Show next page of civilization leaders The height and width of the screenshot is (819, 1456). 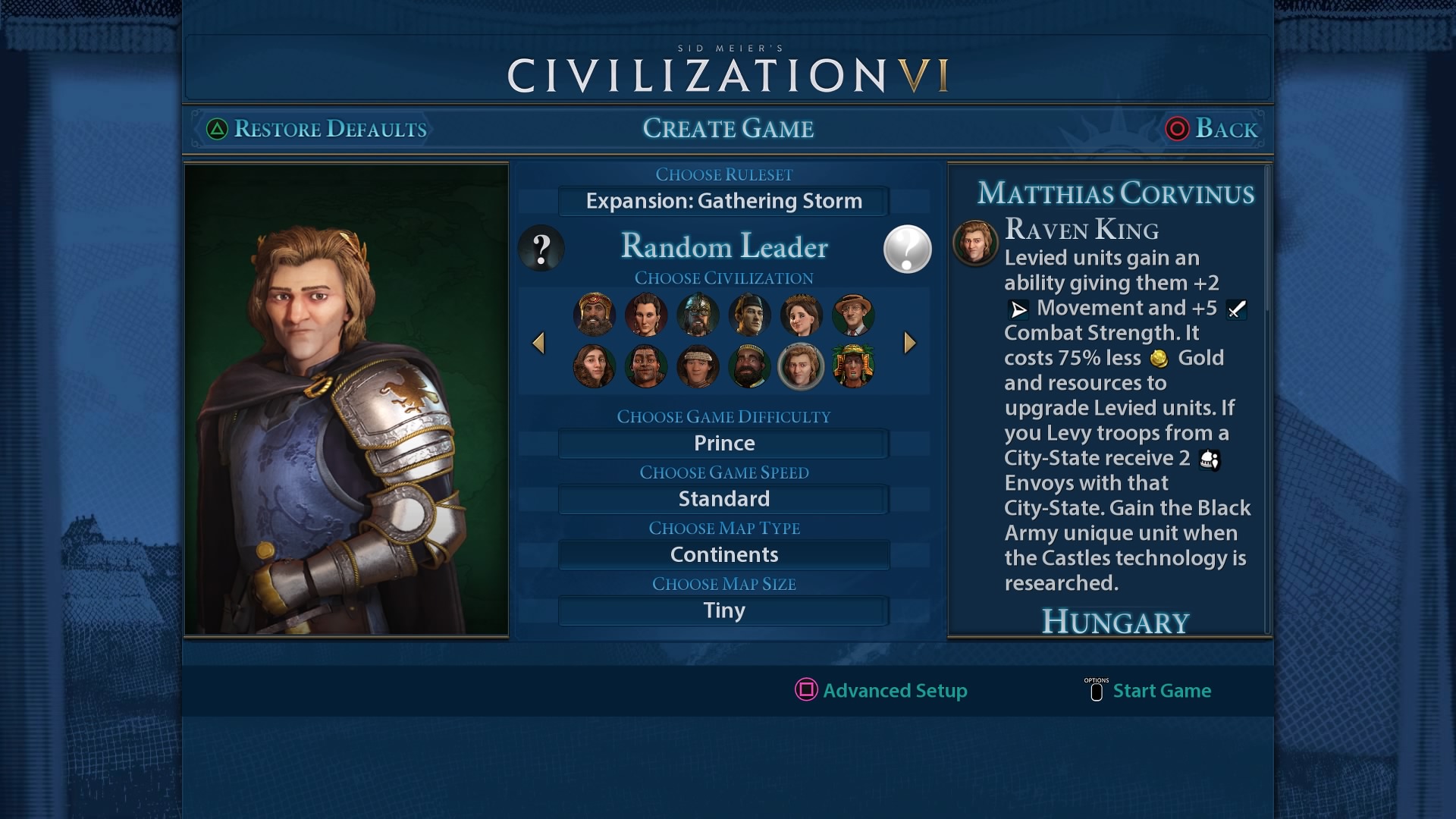(910, 343)
